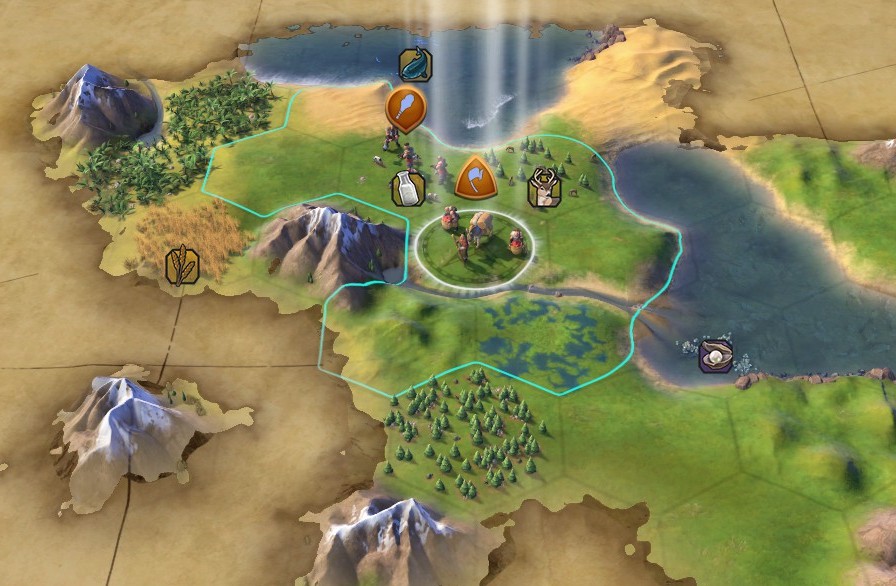Viewport: 896px width, 586px height.
Task: Click the pearl resource icon
Action: coord(715,356)
